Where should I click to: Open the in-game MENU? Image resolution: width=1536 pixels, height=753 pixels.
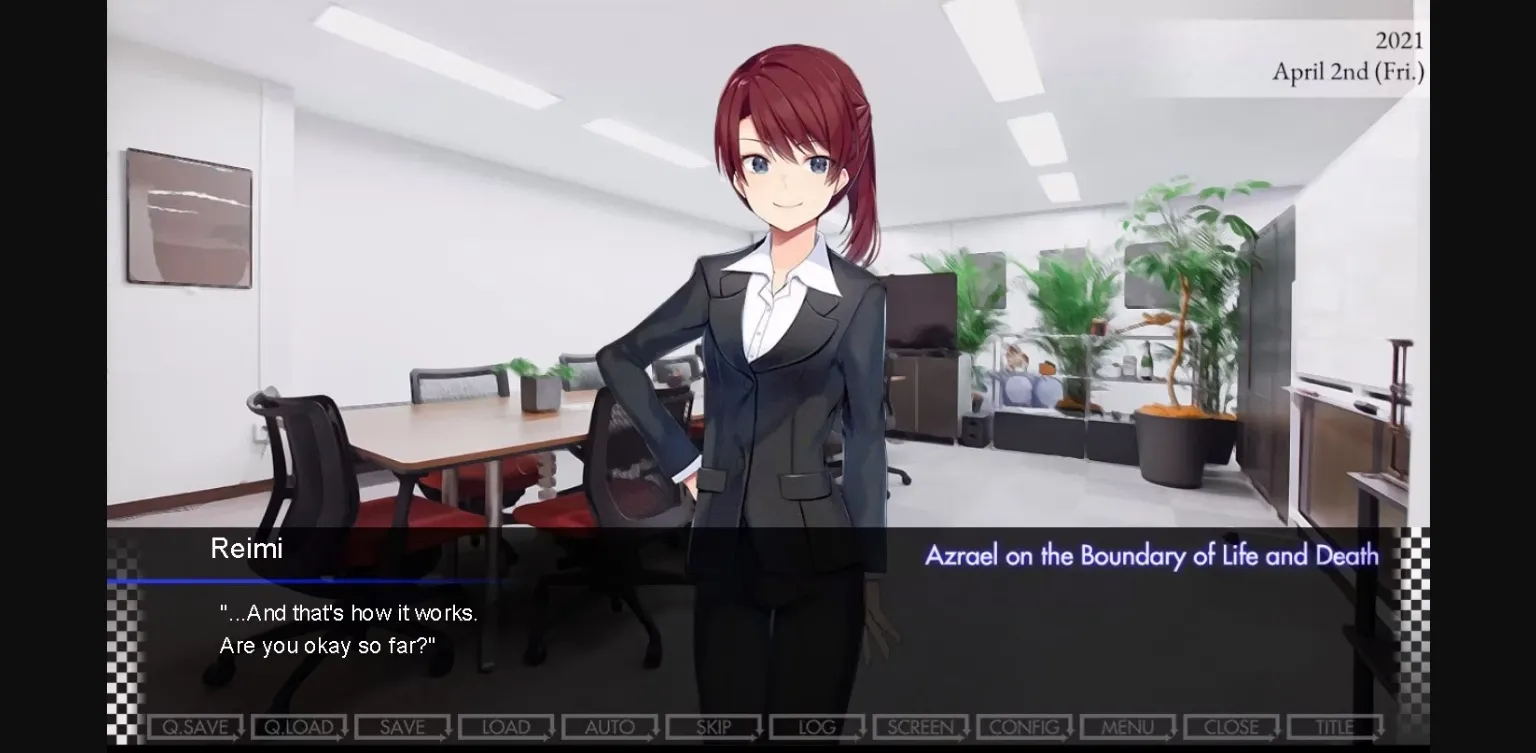pyautogui.click(x=1126, y=727)
